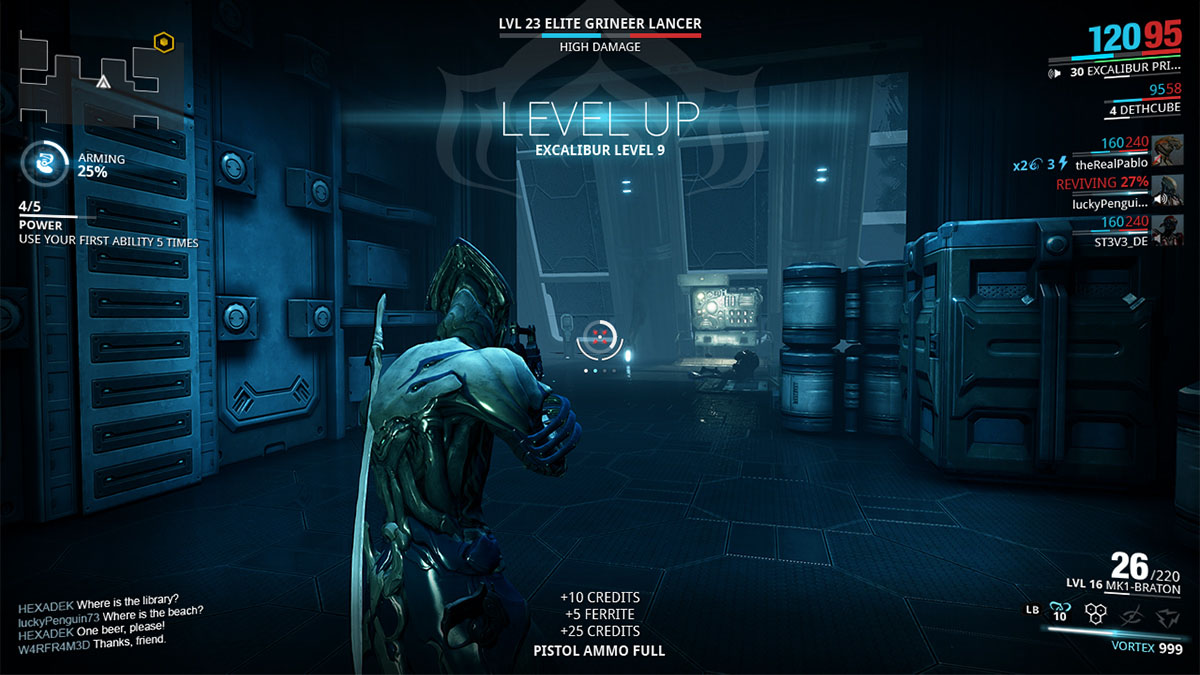Click the Arming progress circle icon
The image size is (1200, 675).
click(44, 163)
